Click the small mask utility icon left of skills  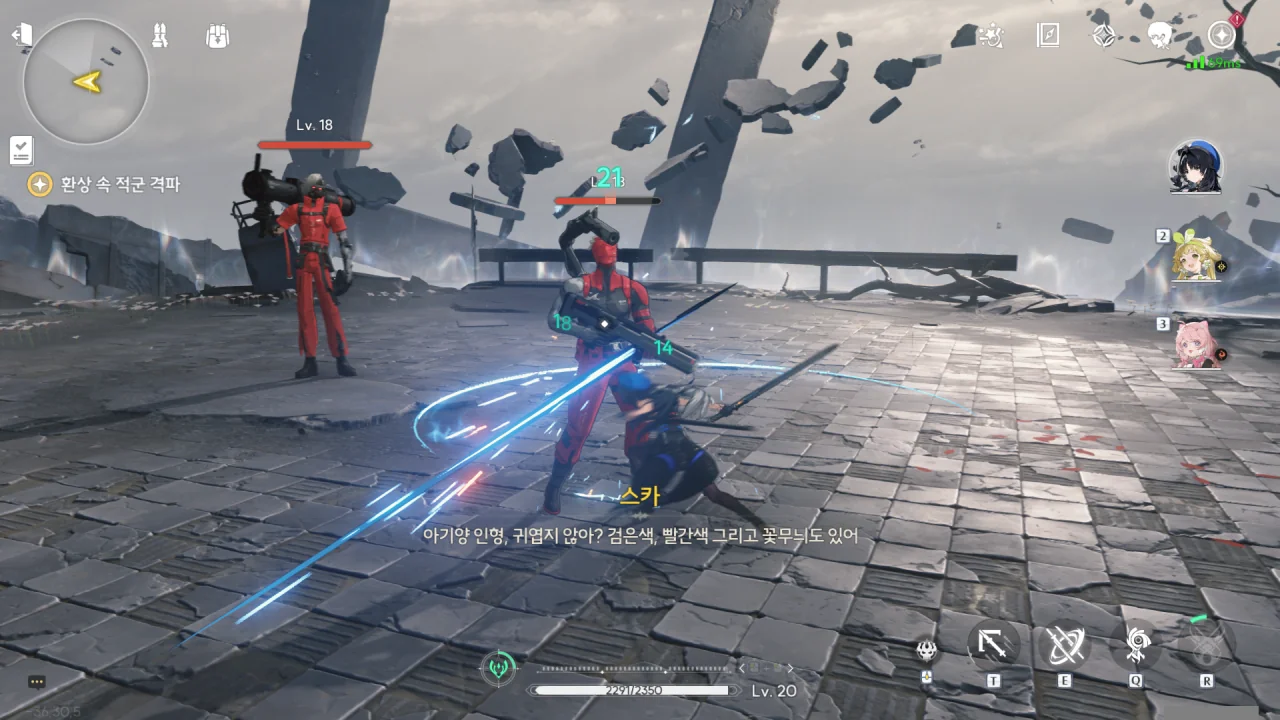click(927, 651)
